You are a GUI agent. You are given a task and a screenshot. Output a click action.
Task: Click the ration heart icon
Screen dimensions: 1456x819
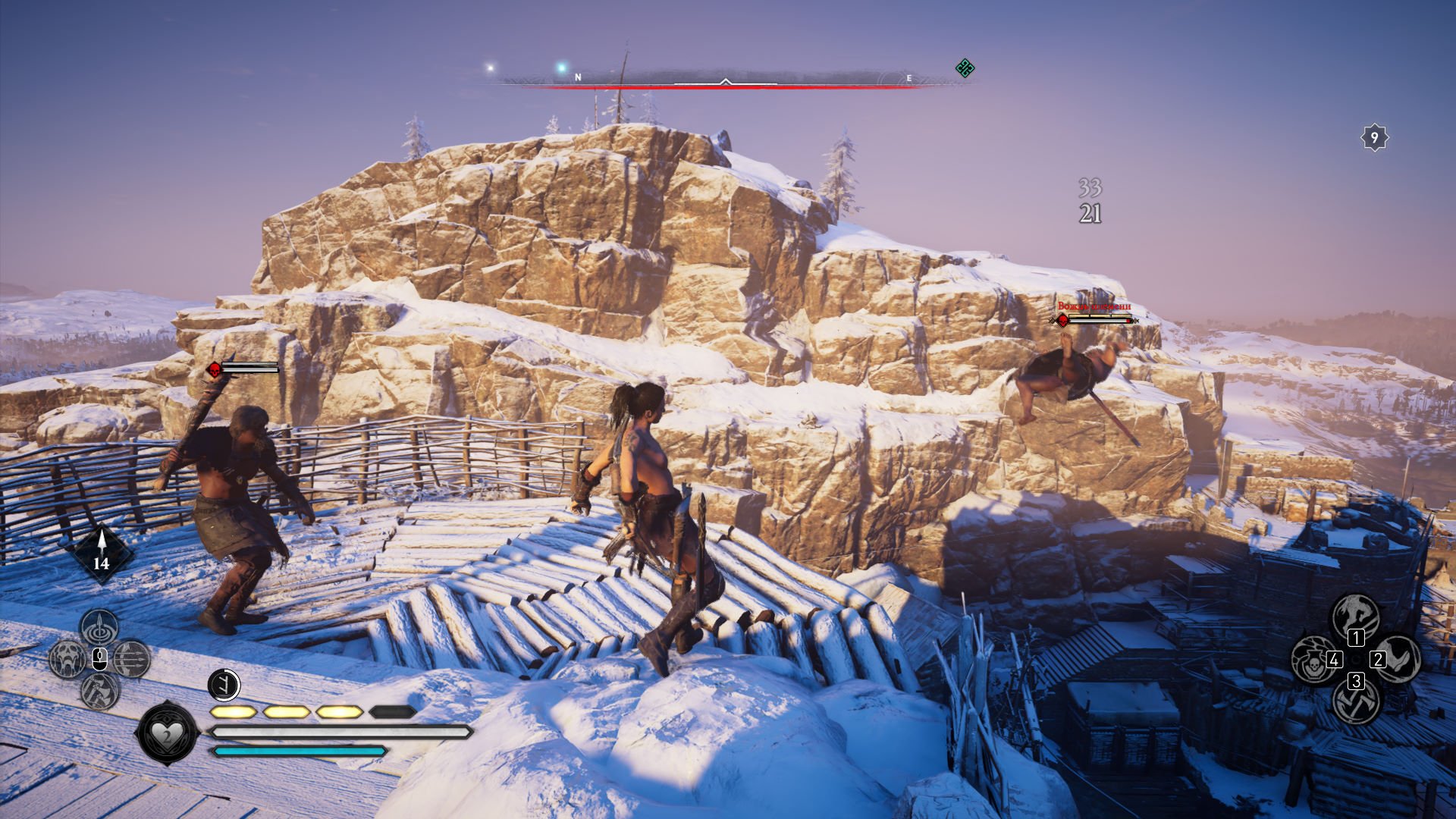(165, 733)
